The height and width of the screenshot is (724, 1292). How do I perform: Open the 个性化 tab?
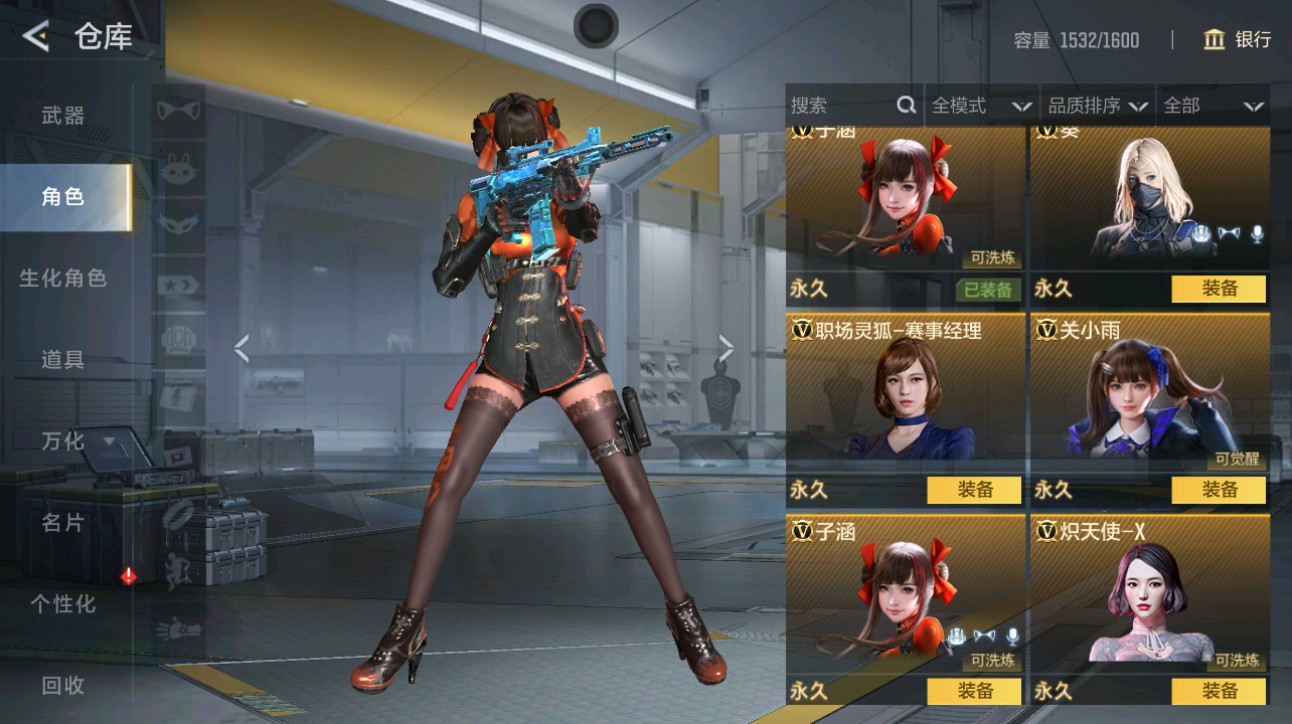[x=63, y=604]
